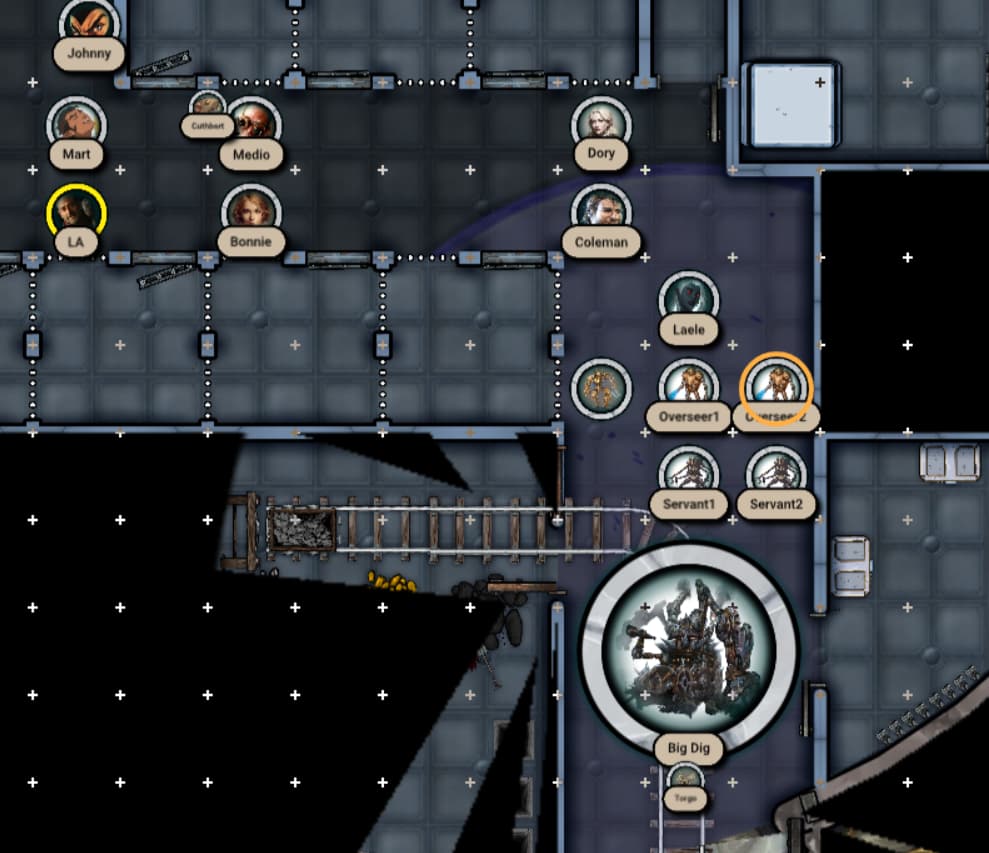Choose the Medio character token
The height and width of the screenshot is (853, 989).
tap(251, 123)
